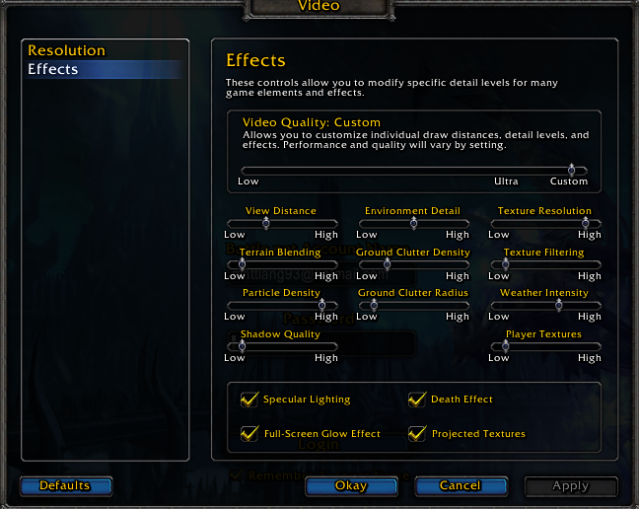This screenshot has width=639, height=509.
Task: Toggle the Full-Screen Glow Effect checkbox
Action: pyautogui.click(x=250, y=433)
